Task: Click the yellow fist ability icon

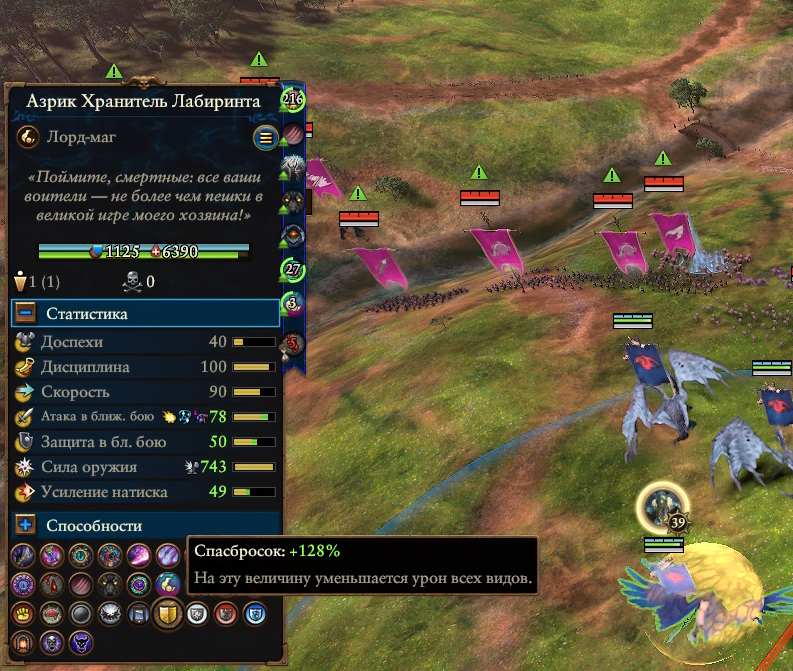Action: coord(23,613)
